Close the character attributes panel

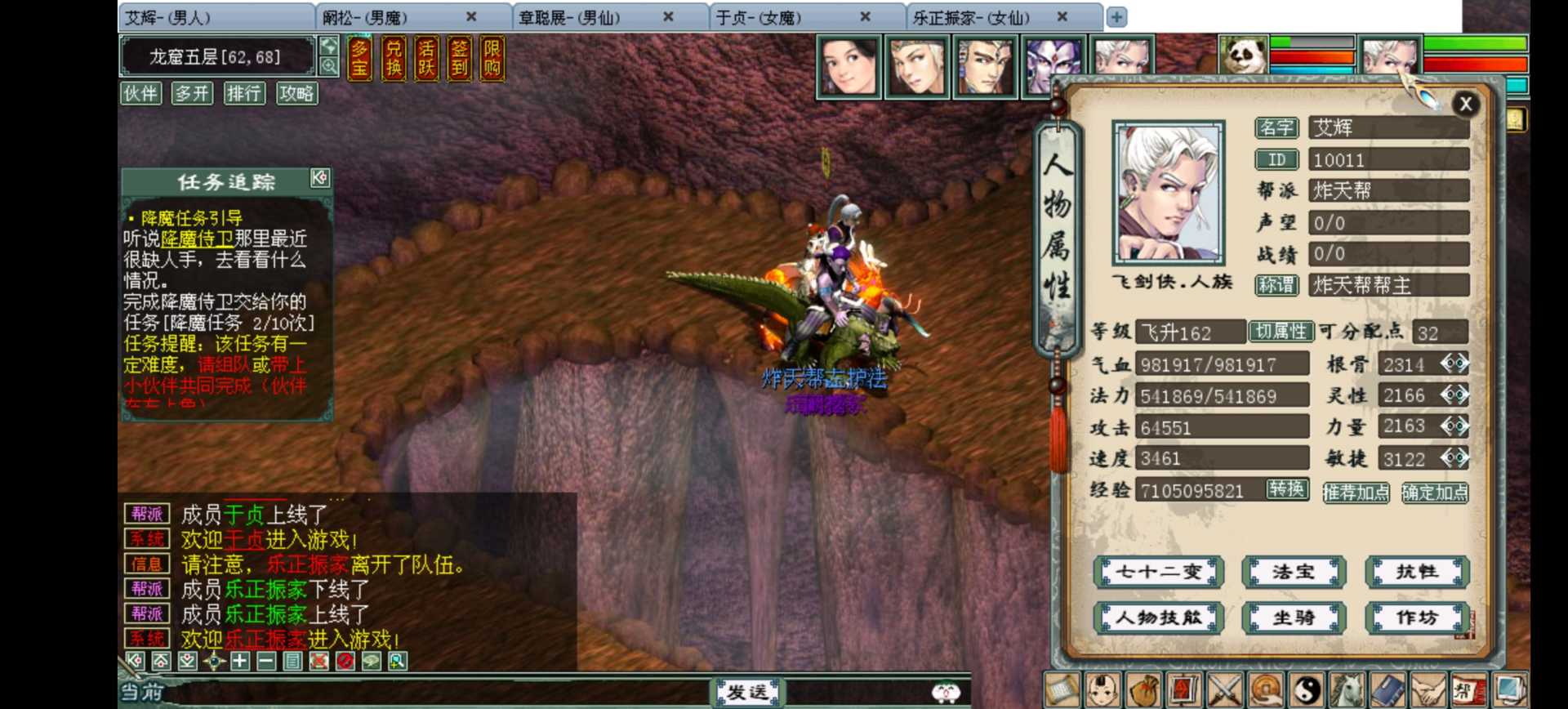point(1465,104)
